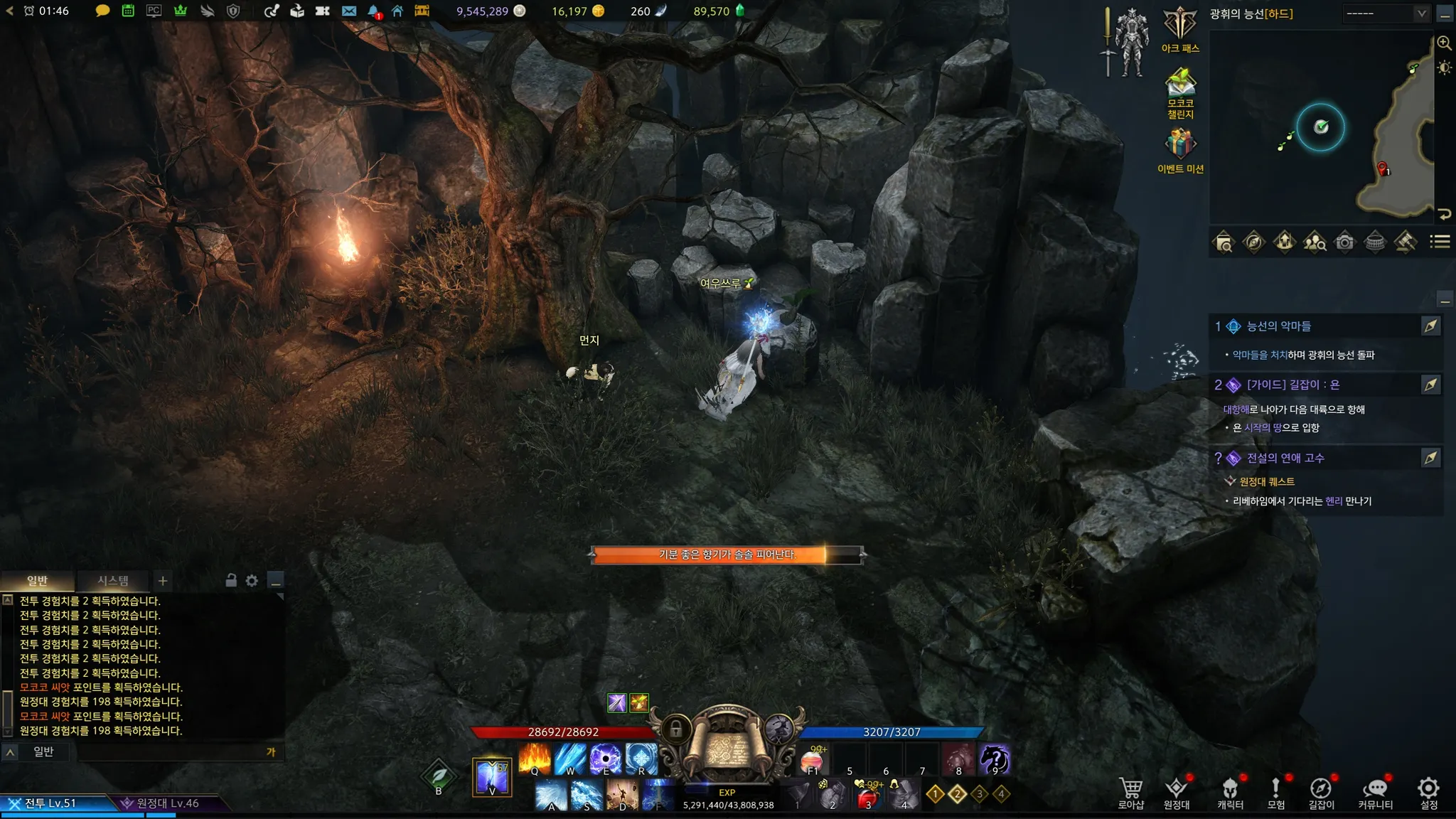Open the 설정 settings gear
This screenshot has height=819, width=1456.
[1428, 792]
